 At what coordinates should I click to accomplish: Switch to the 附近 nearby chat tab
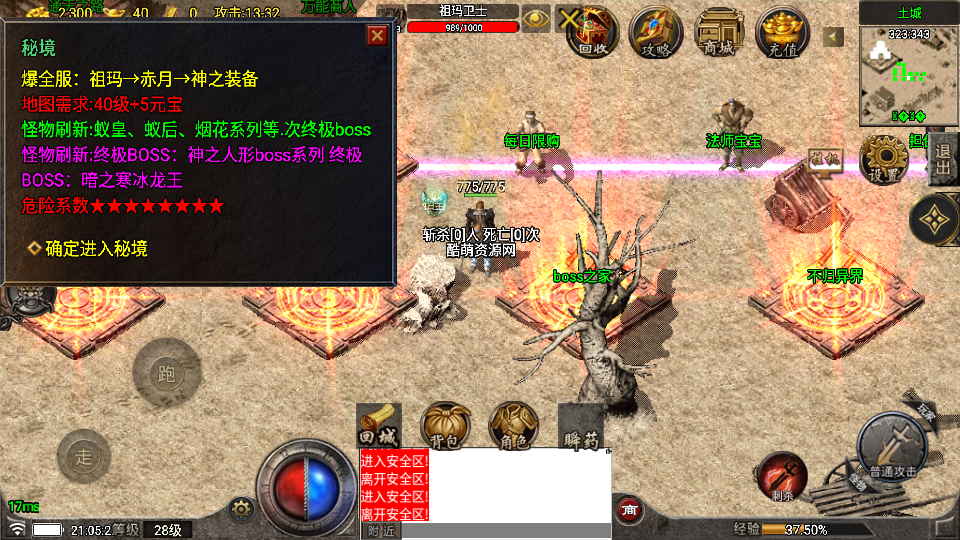click(x=380, y=531)
